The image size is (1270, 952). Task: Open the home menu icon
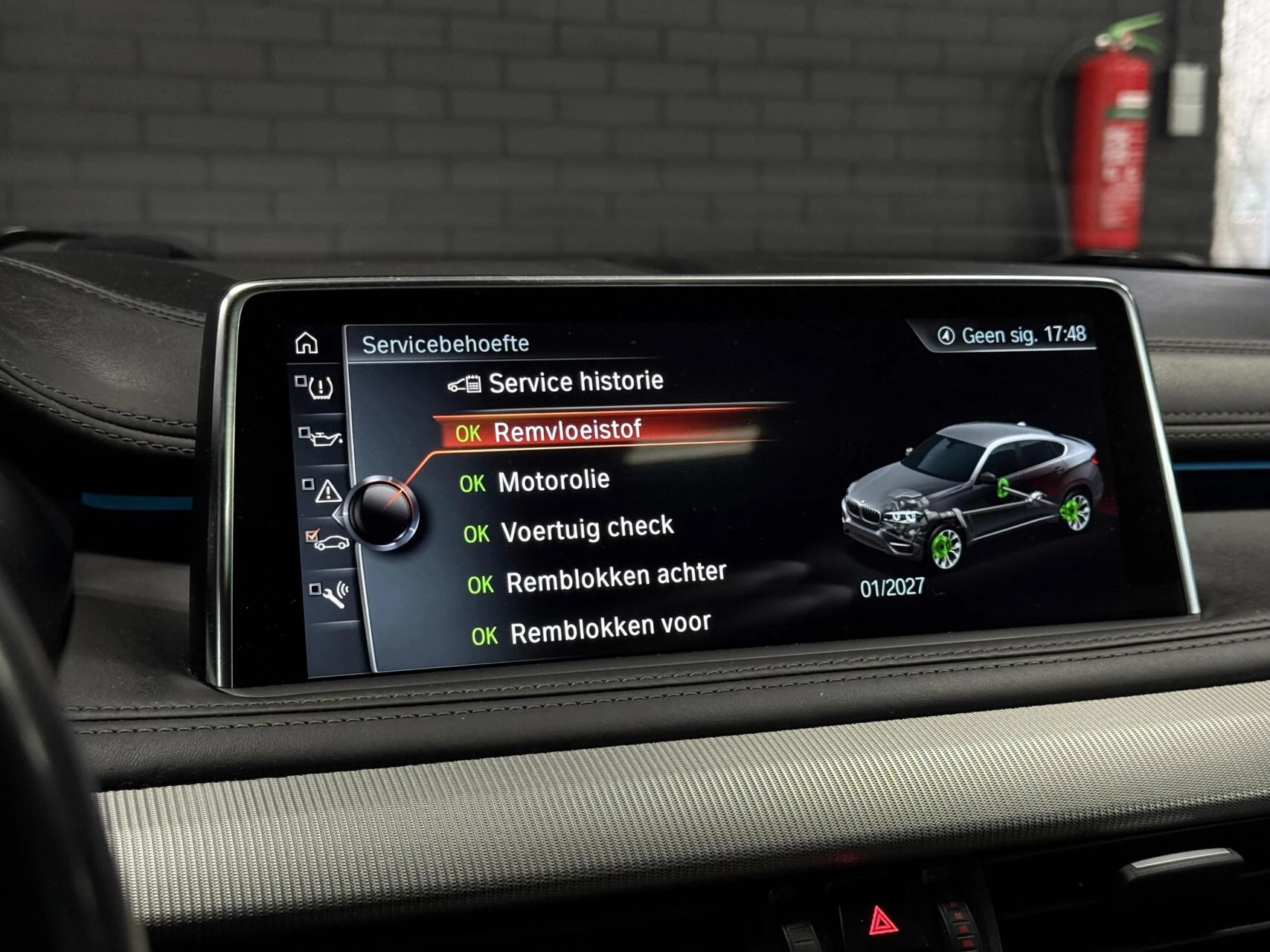pos(305,343)
